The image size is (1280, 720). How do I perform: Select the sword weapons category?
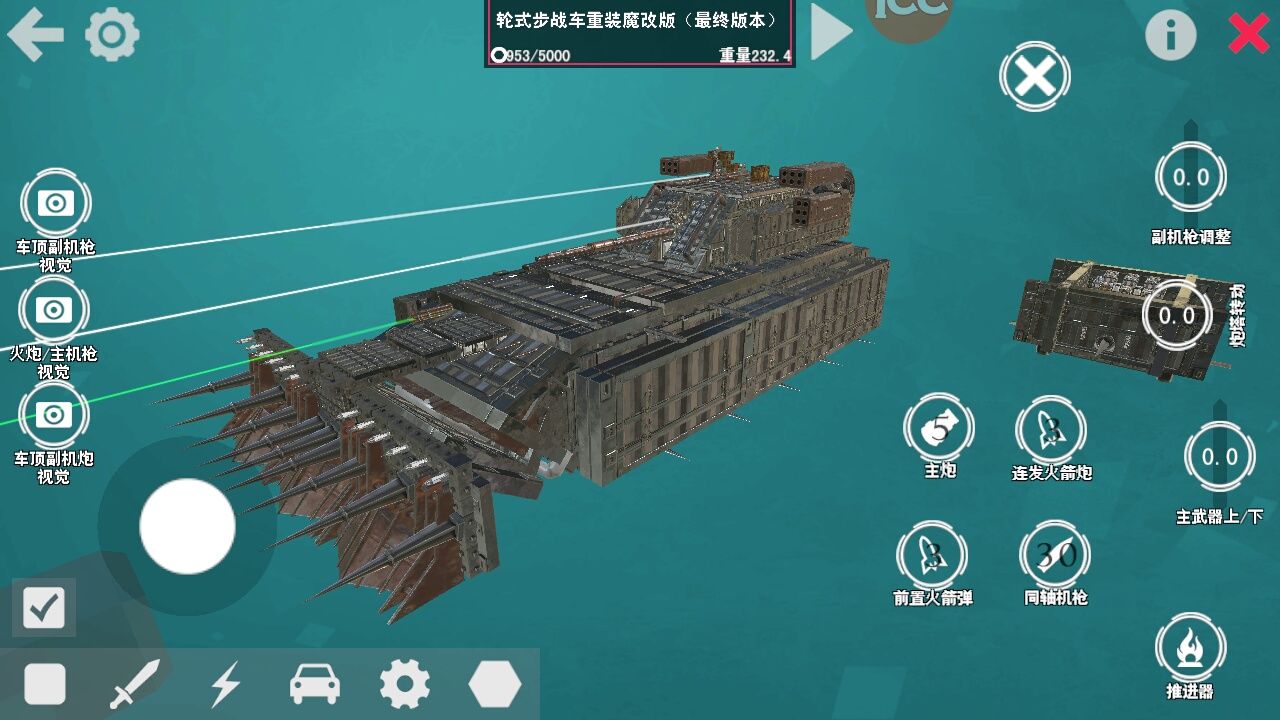[x=135, y=685]
